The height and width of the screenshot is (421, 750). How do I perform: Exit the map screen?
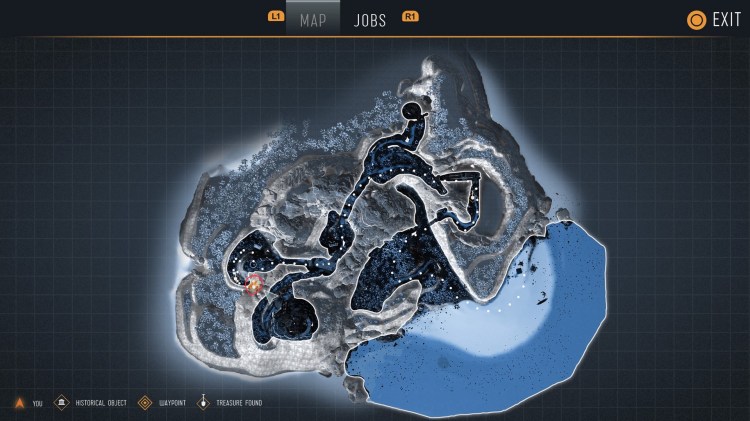(714, 19)
